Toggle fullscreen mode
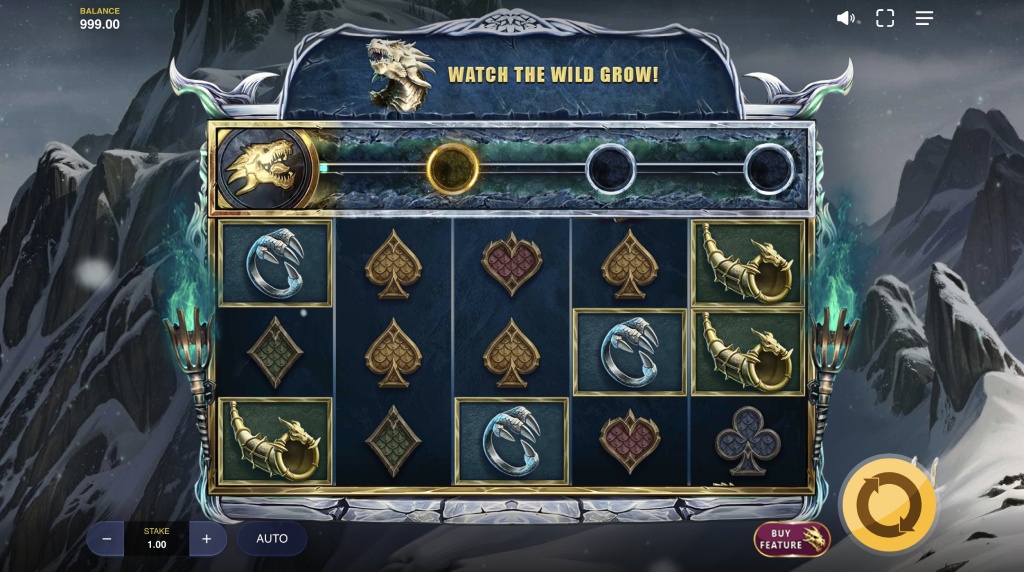The image size is (1024, 572). pos(885,18)
